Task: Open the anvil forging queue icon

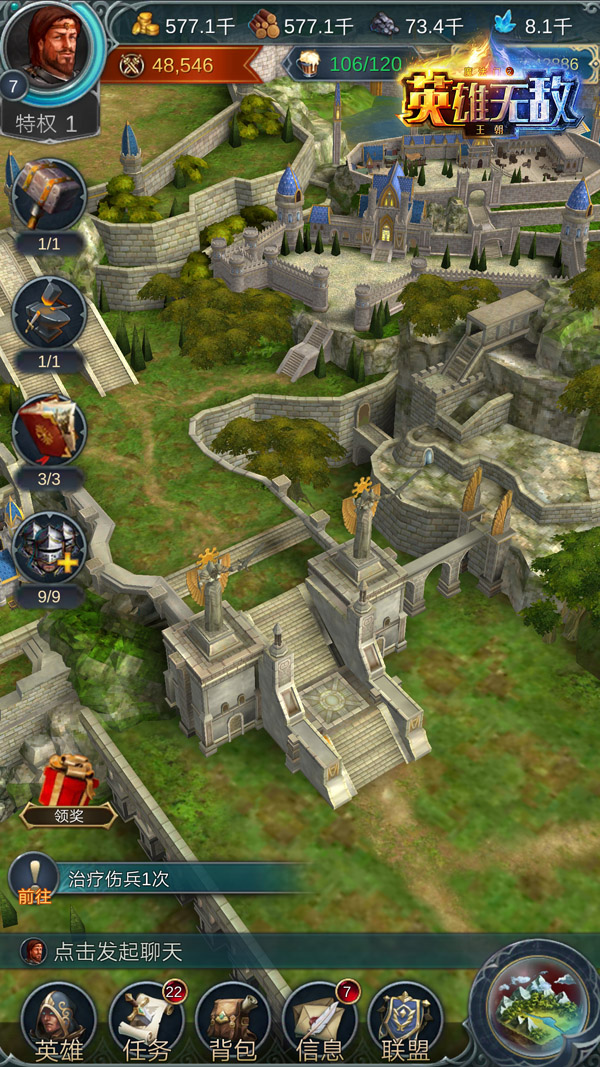Action: 49,313
